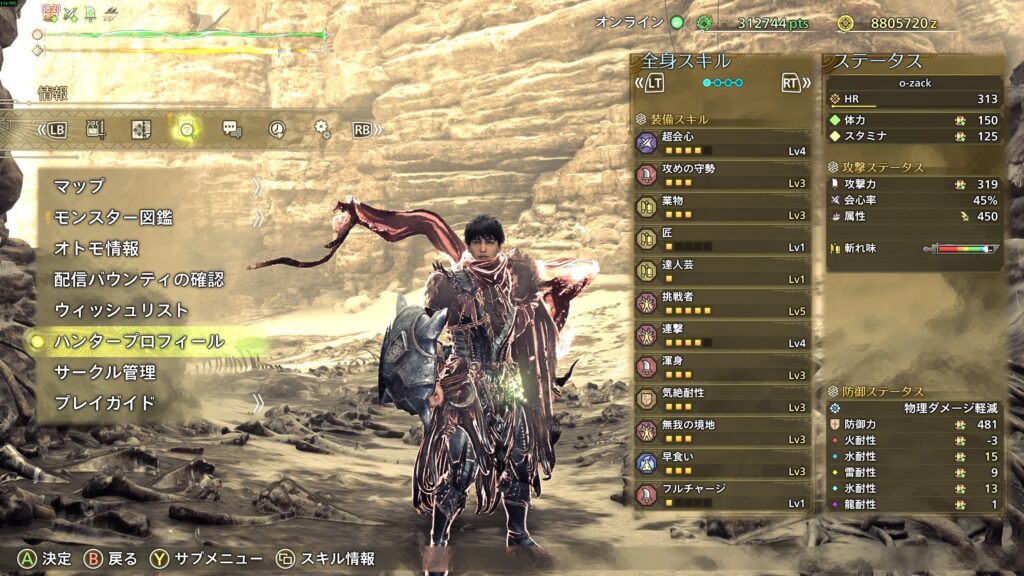Pick the 早食い skill row
This screenshot has height=576, width=1024.
[722, 463]
